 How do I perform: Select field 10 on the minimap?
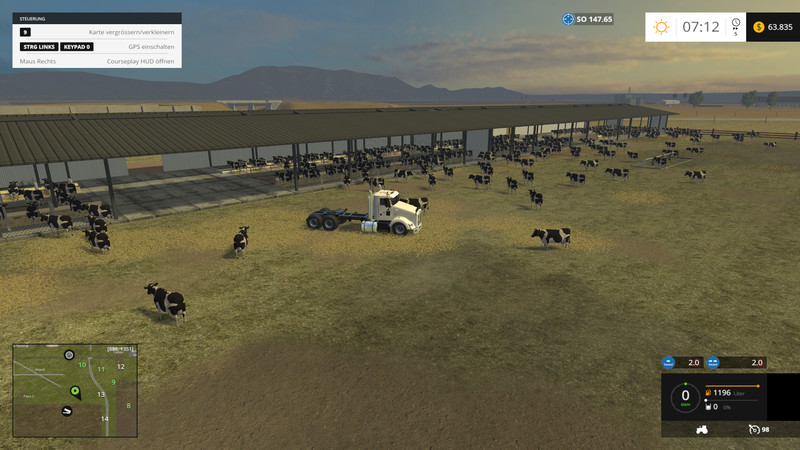click(x=82, y=365)
